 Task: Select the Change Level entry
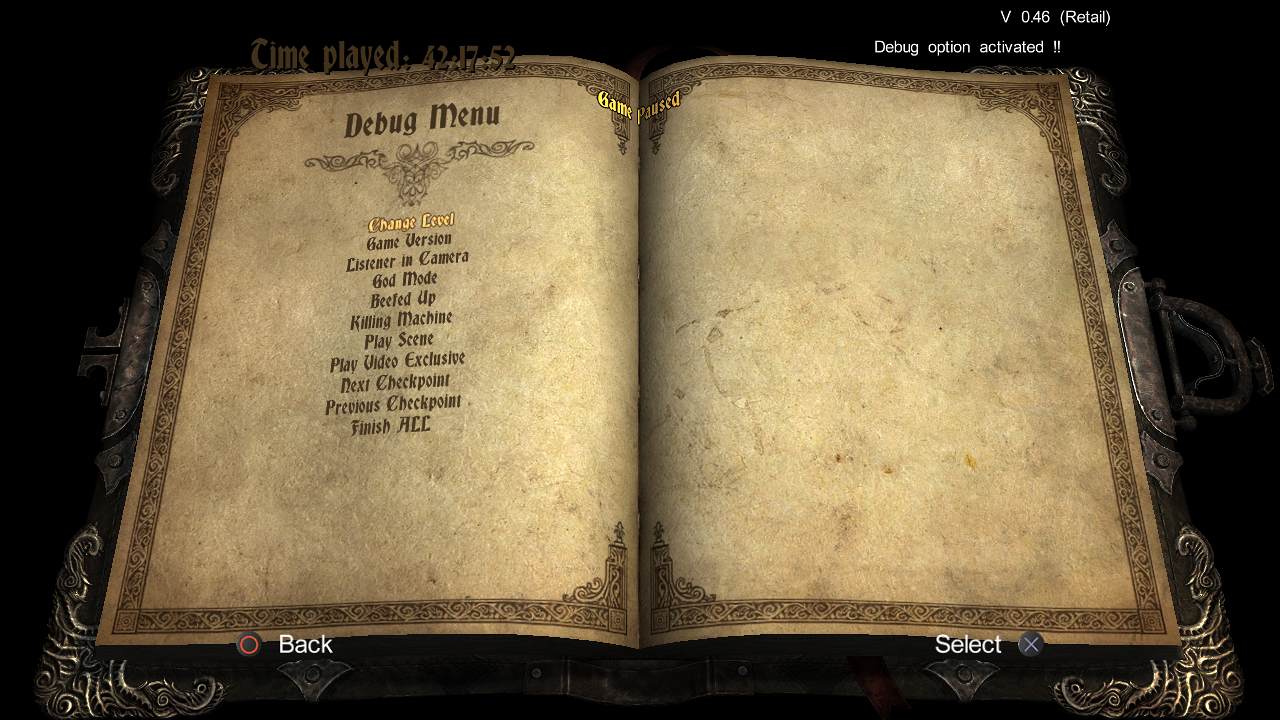pos(411,222)
